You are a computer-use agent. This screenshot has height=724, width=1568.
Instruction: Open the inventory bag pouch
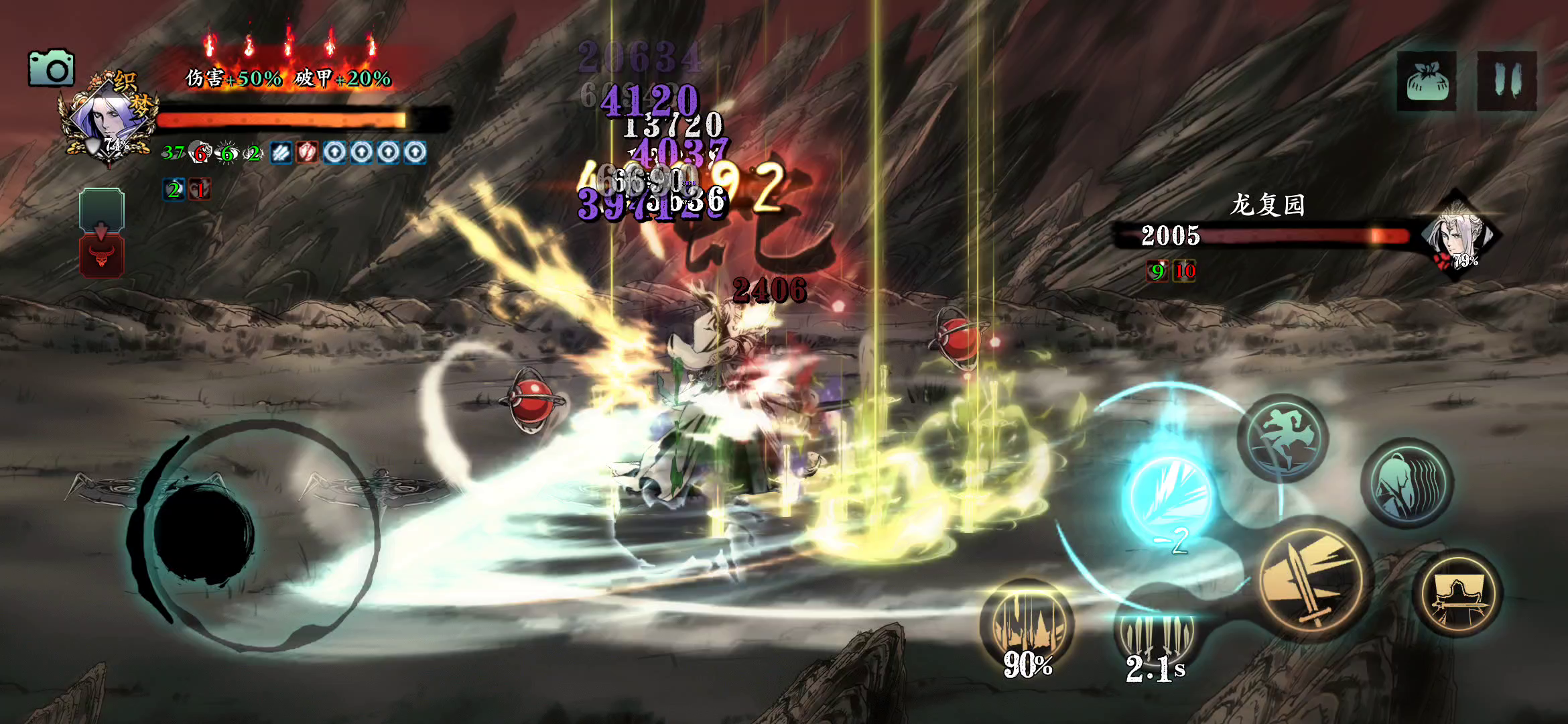click(1427, 81)
